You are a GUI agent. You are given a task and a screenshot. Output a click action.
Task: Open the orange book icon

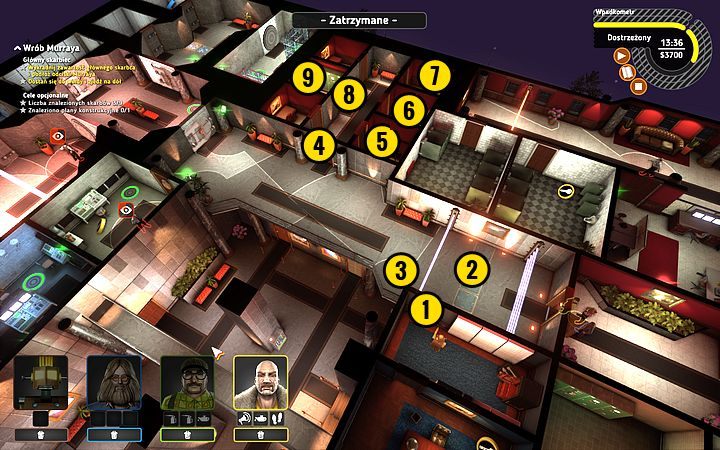(x=629, y=71)
